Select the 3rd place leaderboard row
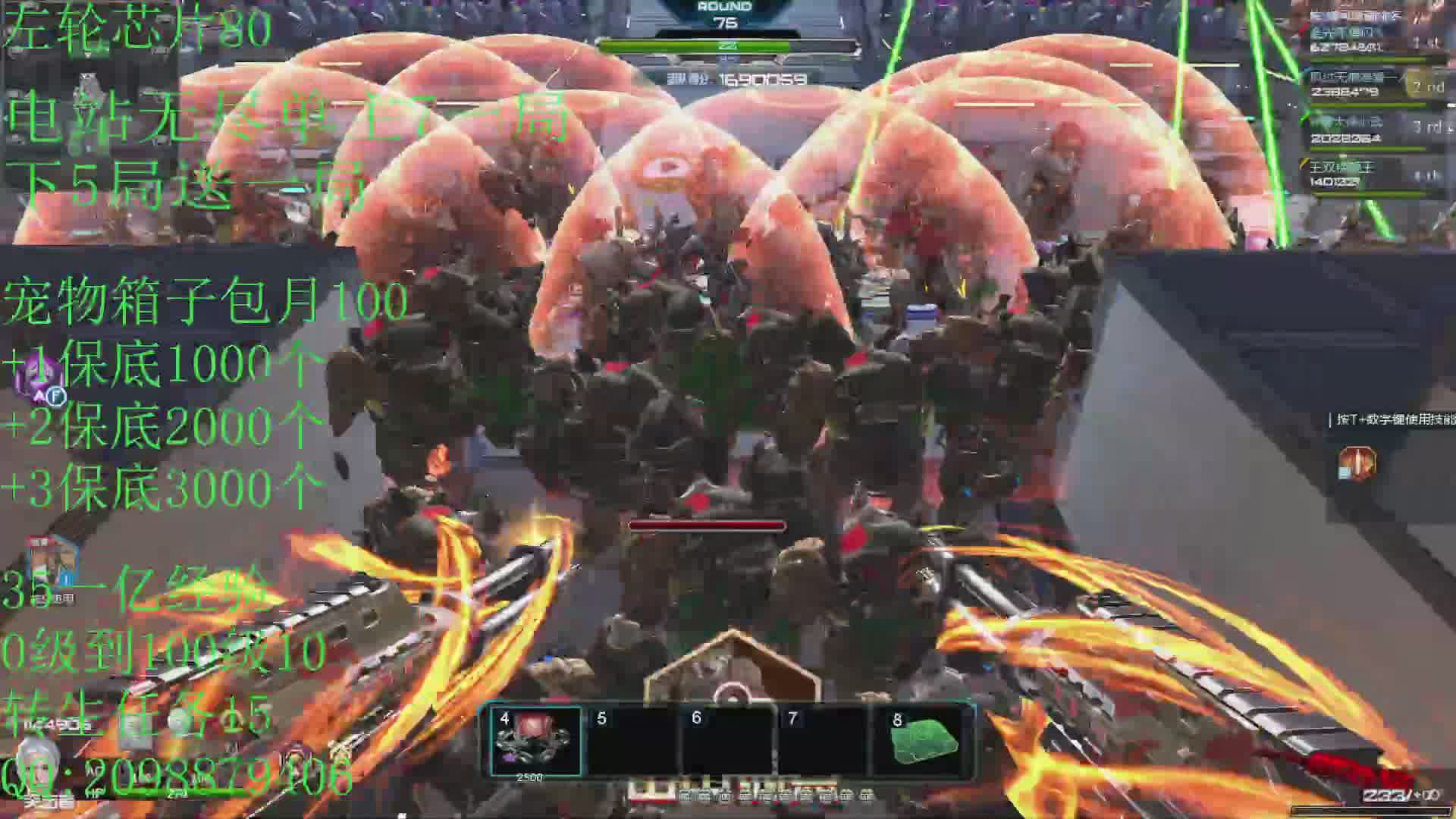Viewport: 1456px width, 819px height. click(1373, 130)
